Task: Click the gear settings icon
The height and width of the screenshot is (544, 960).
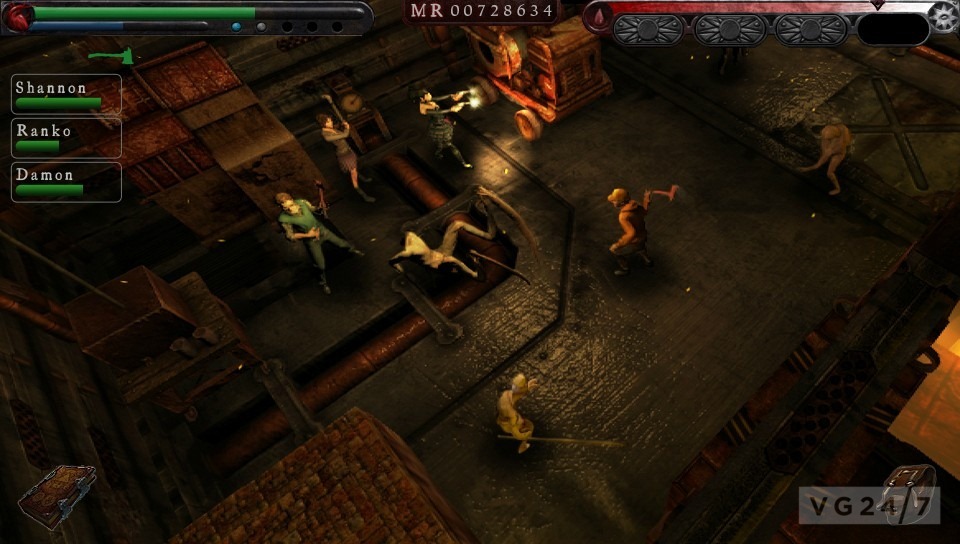Action: pyautogui.click(x=942, y=17)
